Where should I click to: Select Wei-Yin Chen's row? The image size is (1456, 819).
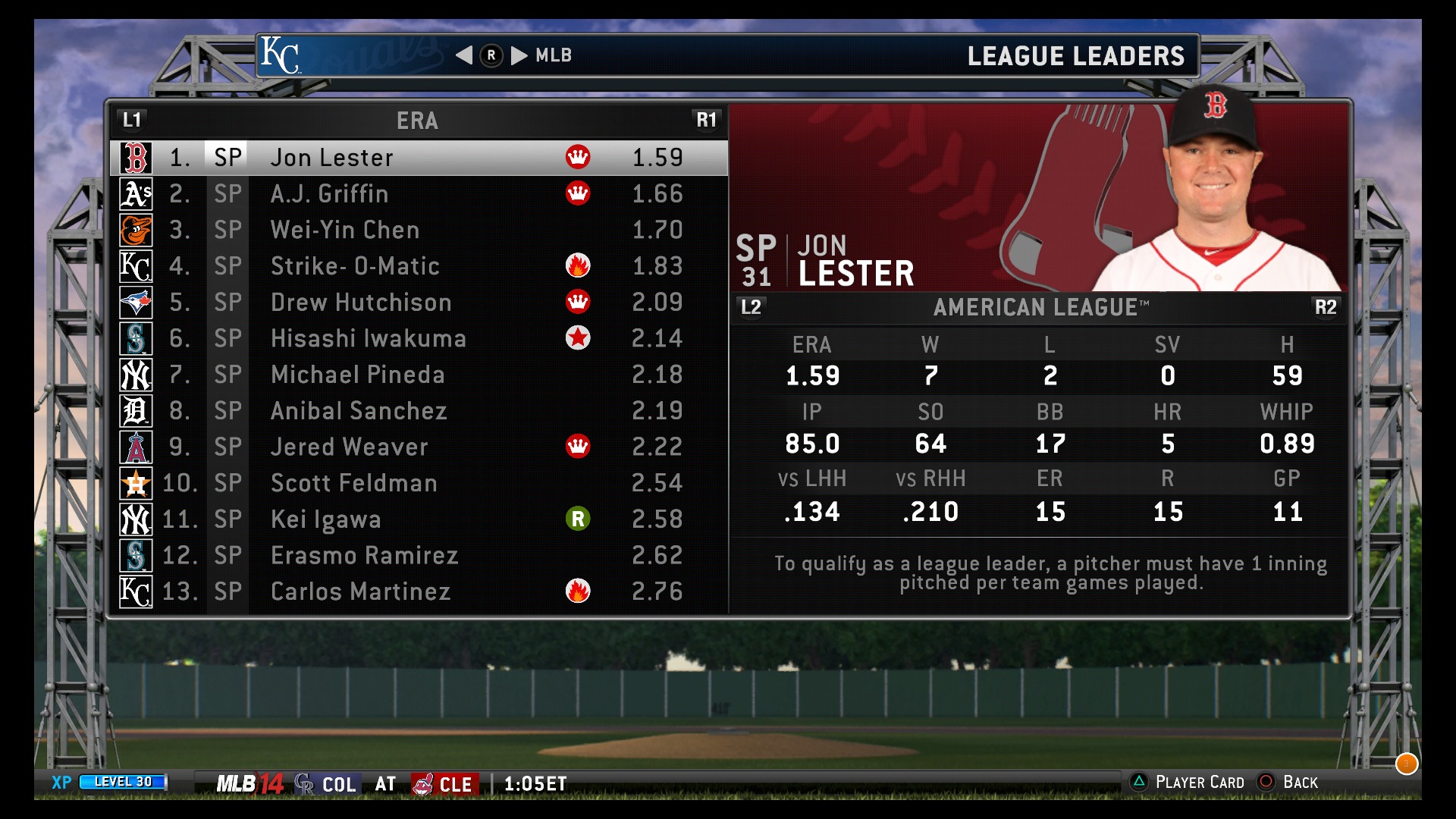[419, 230]
